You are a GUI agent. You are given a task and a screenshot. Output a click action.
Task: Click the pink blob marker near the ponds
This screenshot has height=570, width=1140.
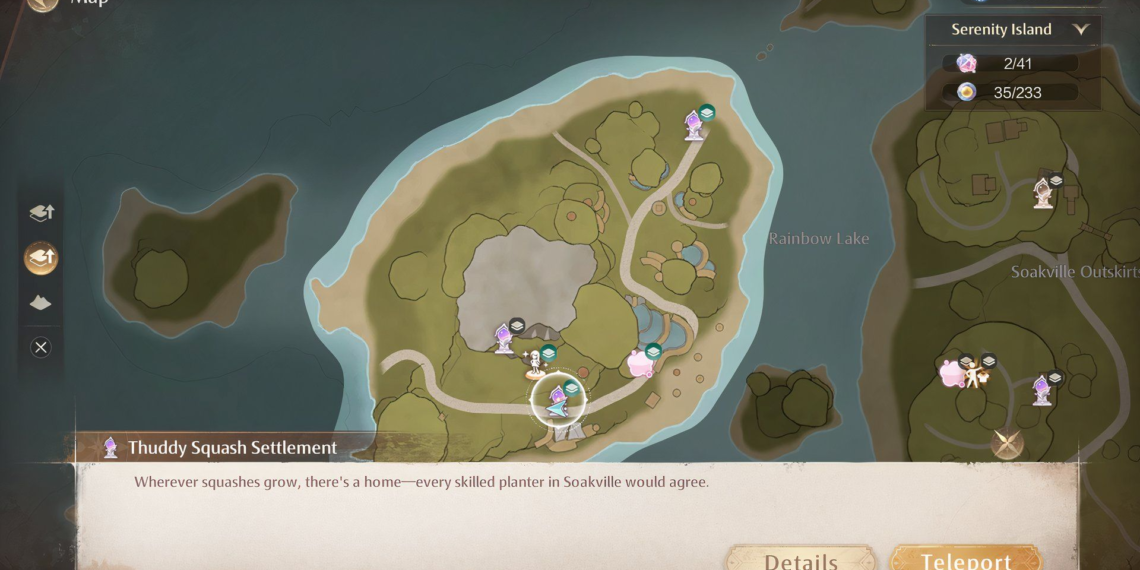click(639, 363)
